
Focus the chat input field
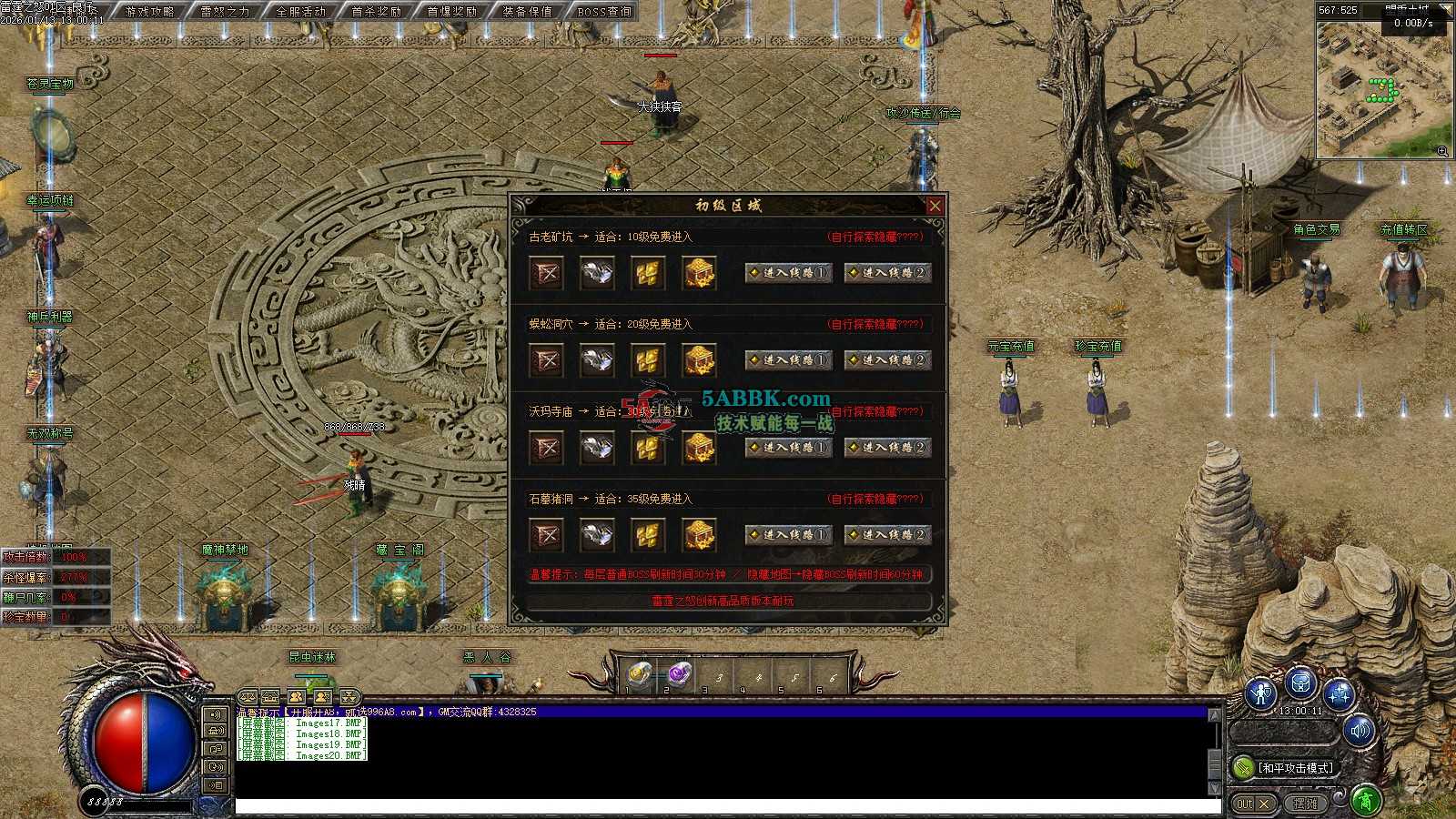pos(726,806)
